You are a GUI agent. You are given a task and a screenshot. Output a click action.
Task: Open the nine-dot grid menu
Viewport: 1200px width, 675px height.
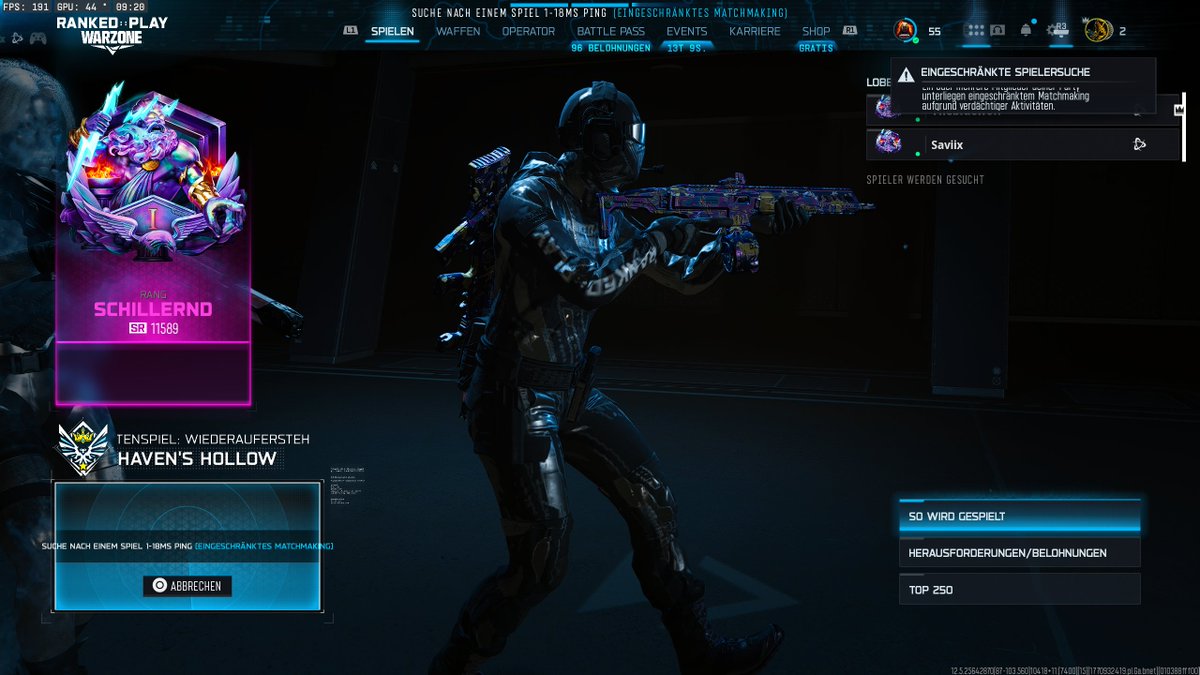[x=975, y=30]
